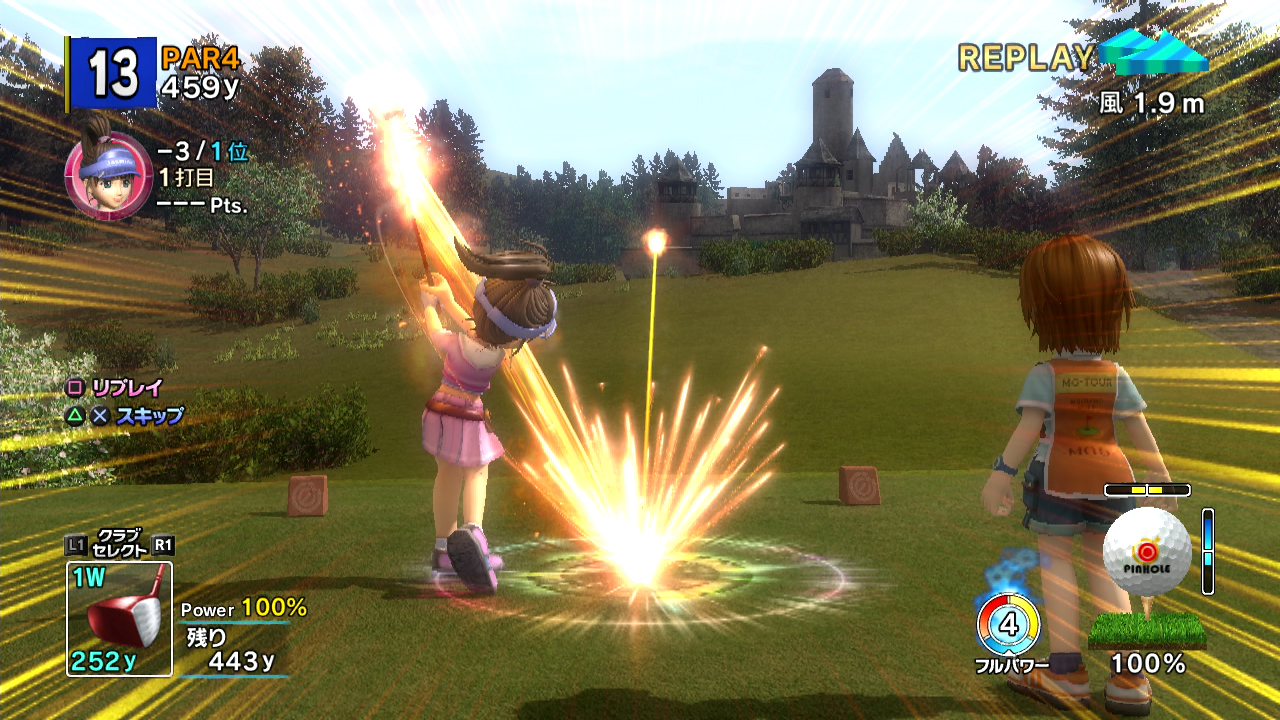Select the grass lie indicator
This screenshot has height=720, width=1280.
click(x=1147, y=629)
